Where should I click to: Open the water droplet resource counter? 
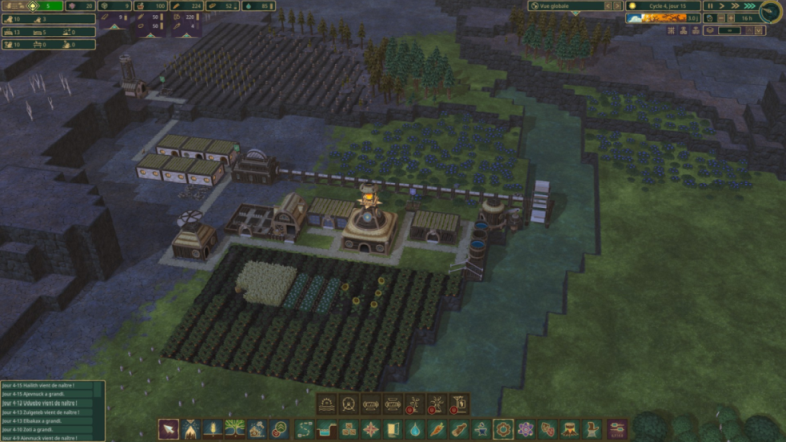257,6
